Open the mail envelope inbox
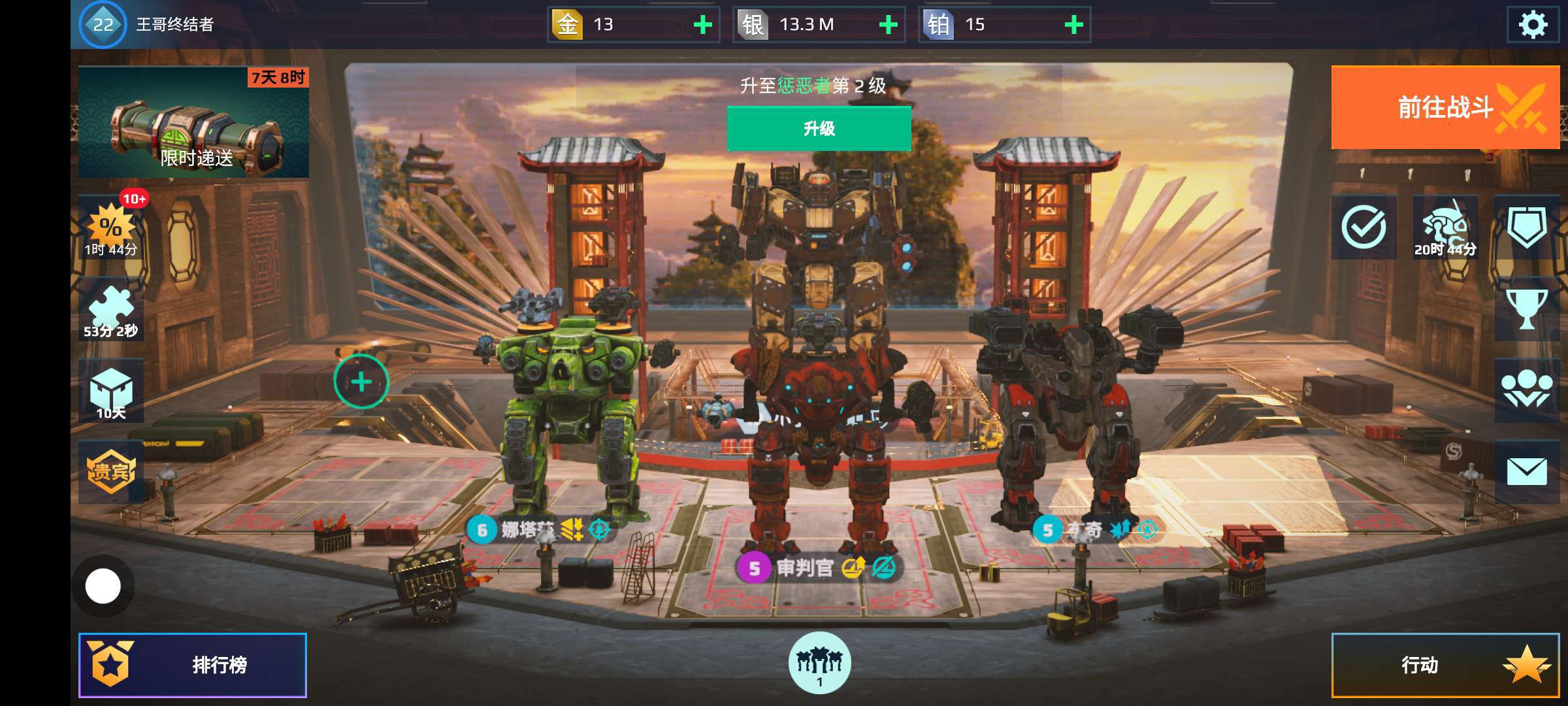This screenshot has width=1568, height=706. pos(1526,471)
